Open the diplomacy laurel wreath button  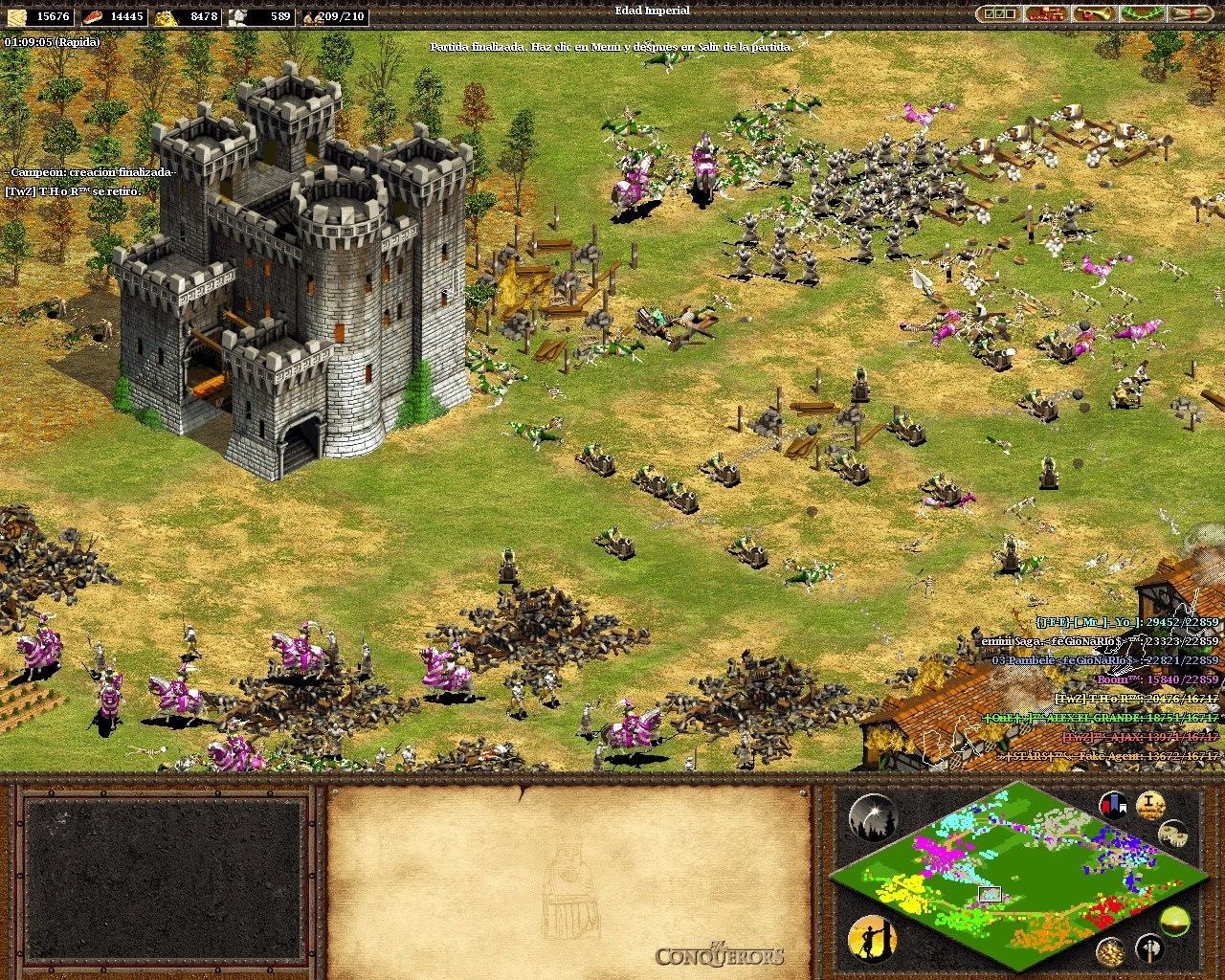click(x=1143, y=14)
